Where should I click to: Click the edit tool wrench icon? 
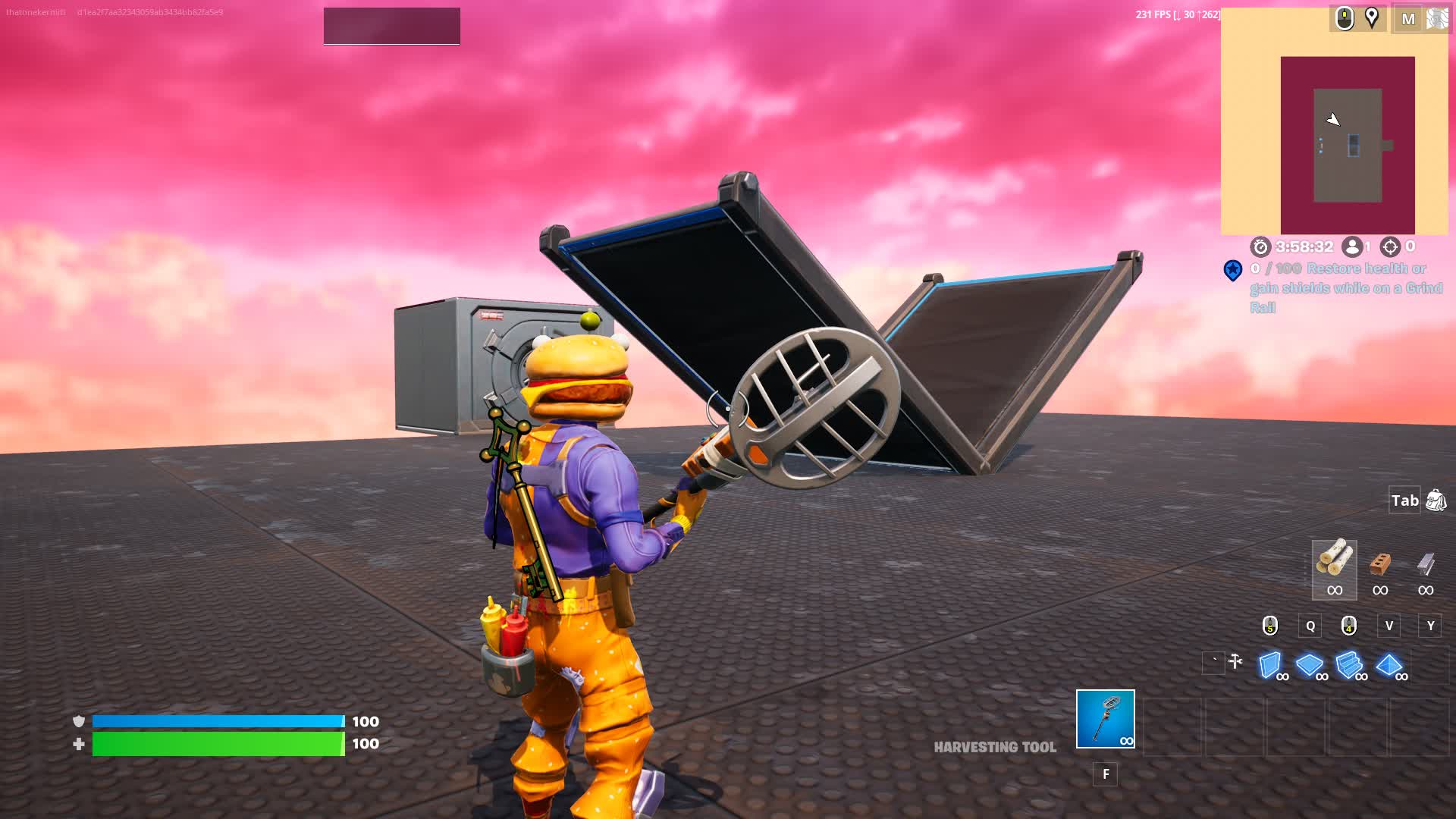(1236, 660)
